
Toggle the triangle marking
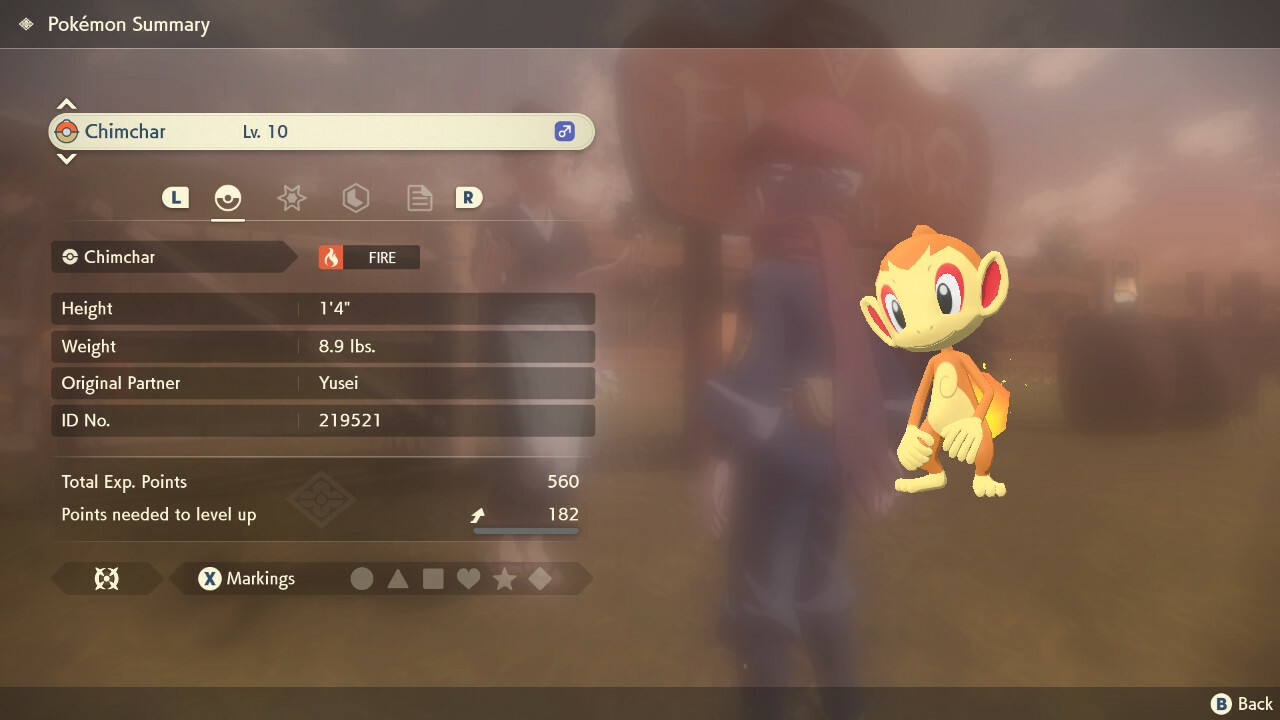click(398, 578)
